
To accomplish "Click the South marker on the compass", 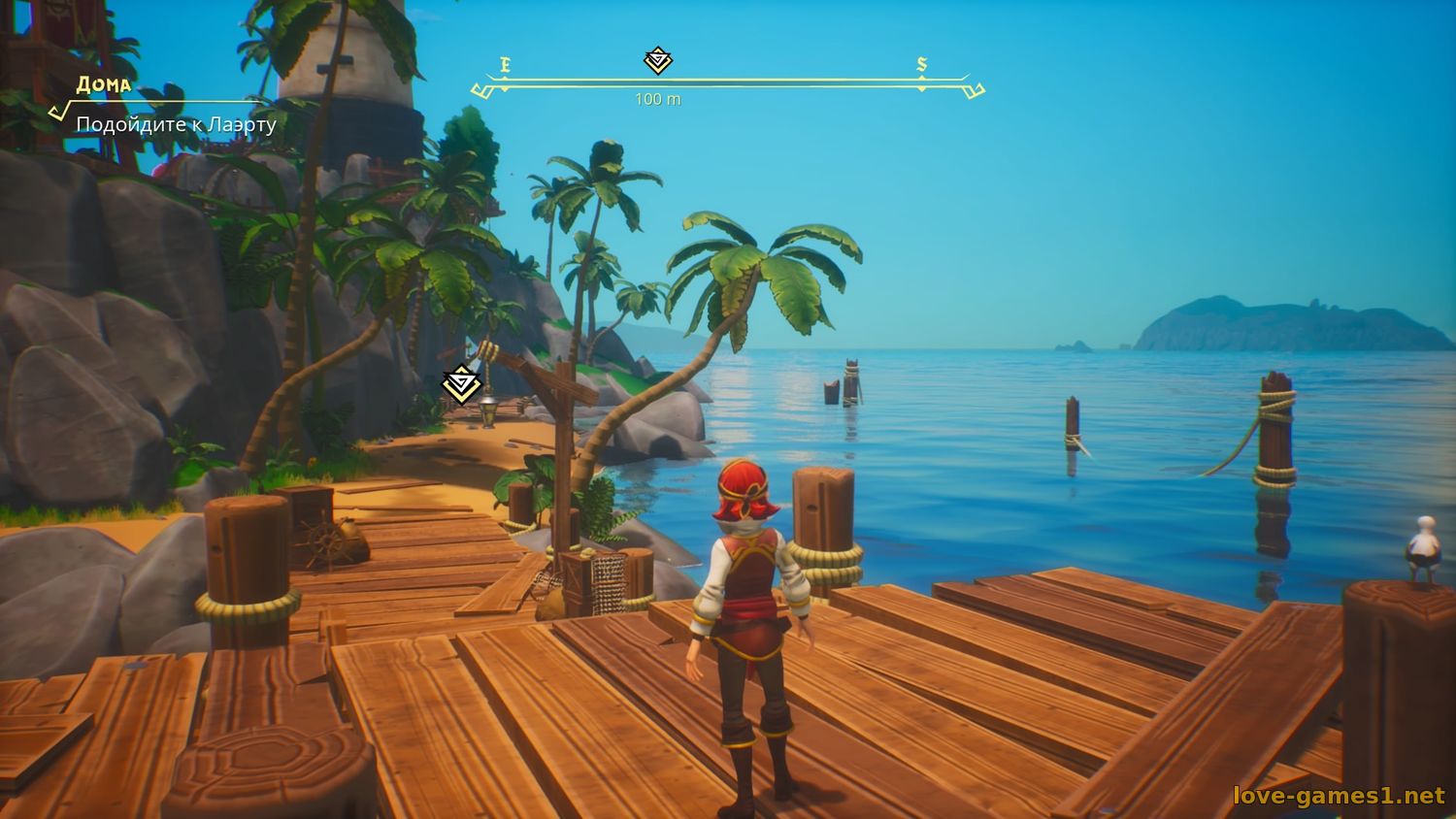I will (x=922, y=65).
